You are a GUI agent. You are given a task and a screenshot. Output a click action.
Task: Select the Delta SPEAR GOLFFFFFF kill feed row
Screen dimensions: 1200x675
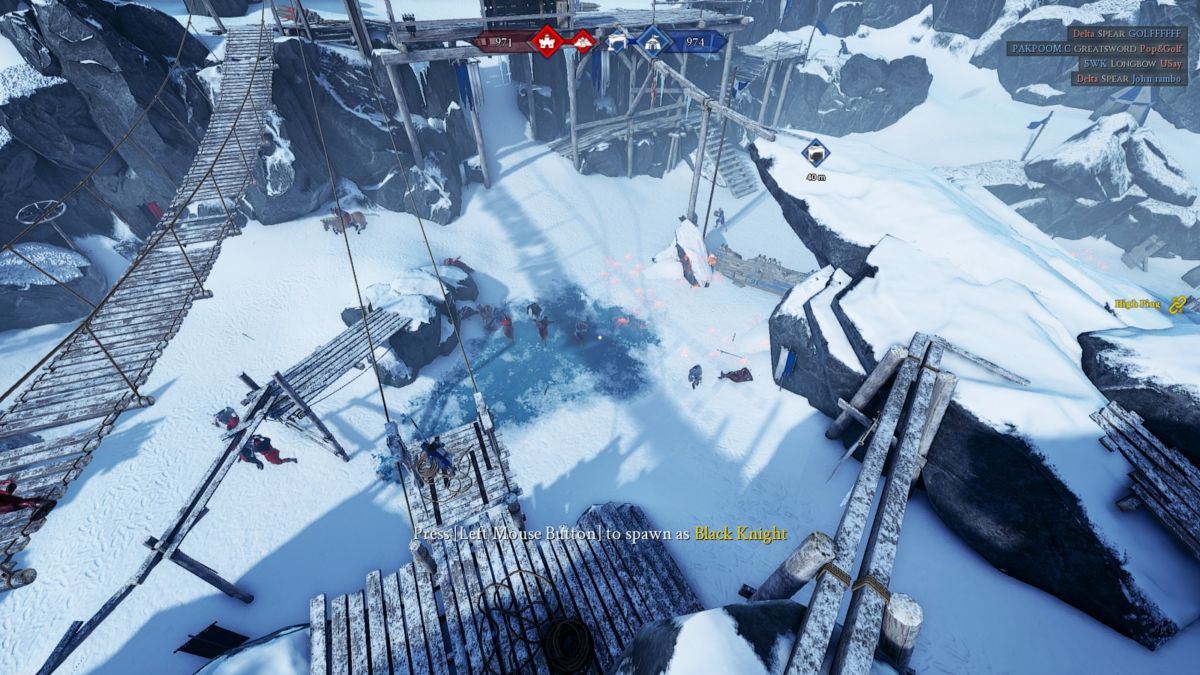click(1126, 33)
